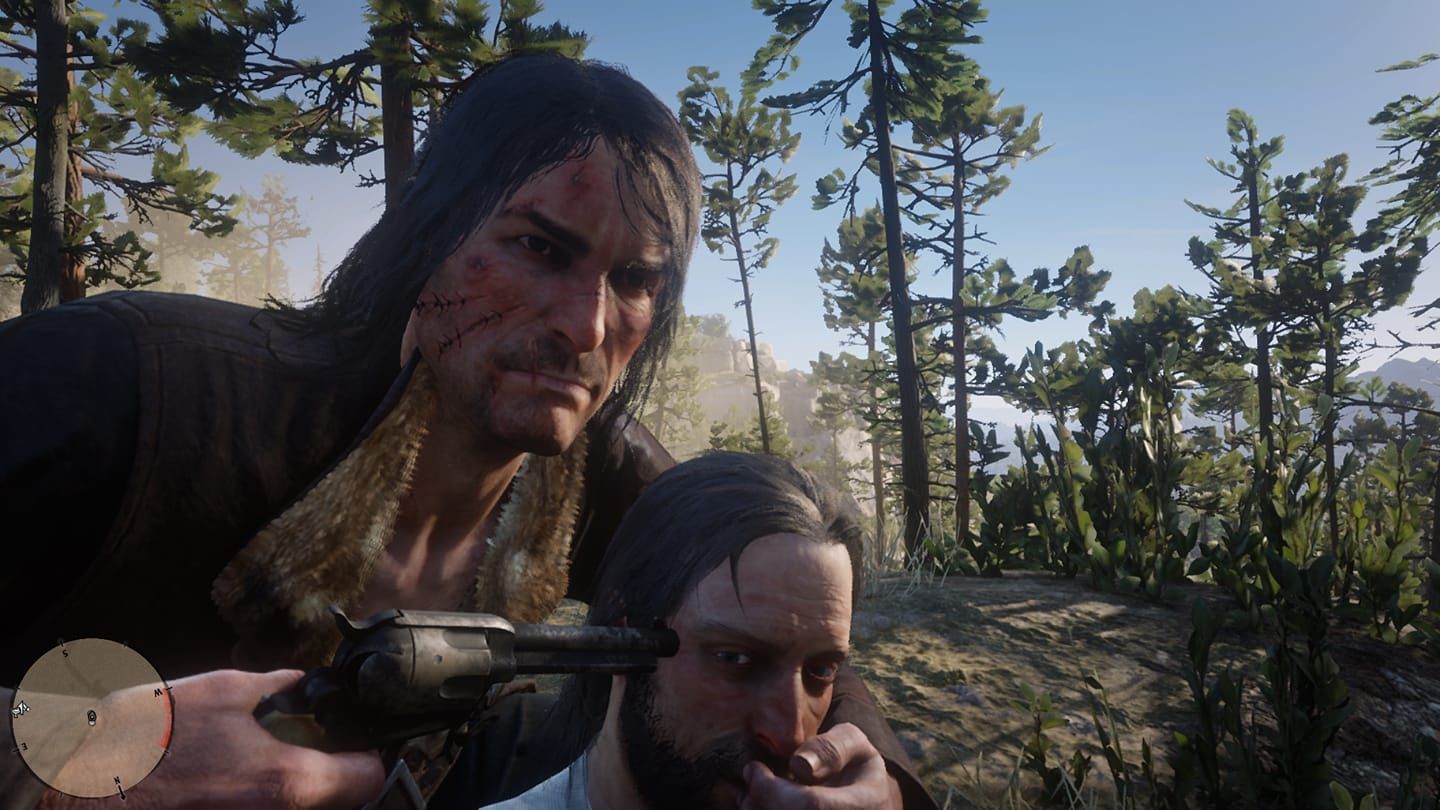Click the South marker atop the minimap
This screenshot has height=810, width=1440.
pyautogui.click(x=64, y=652)
